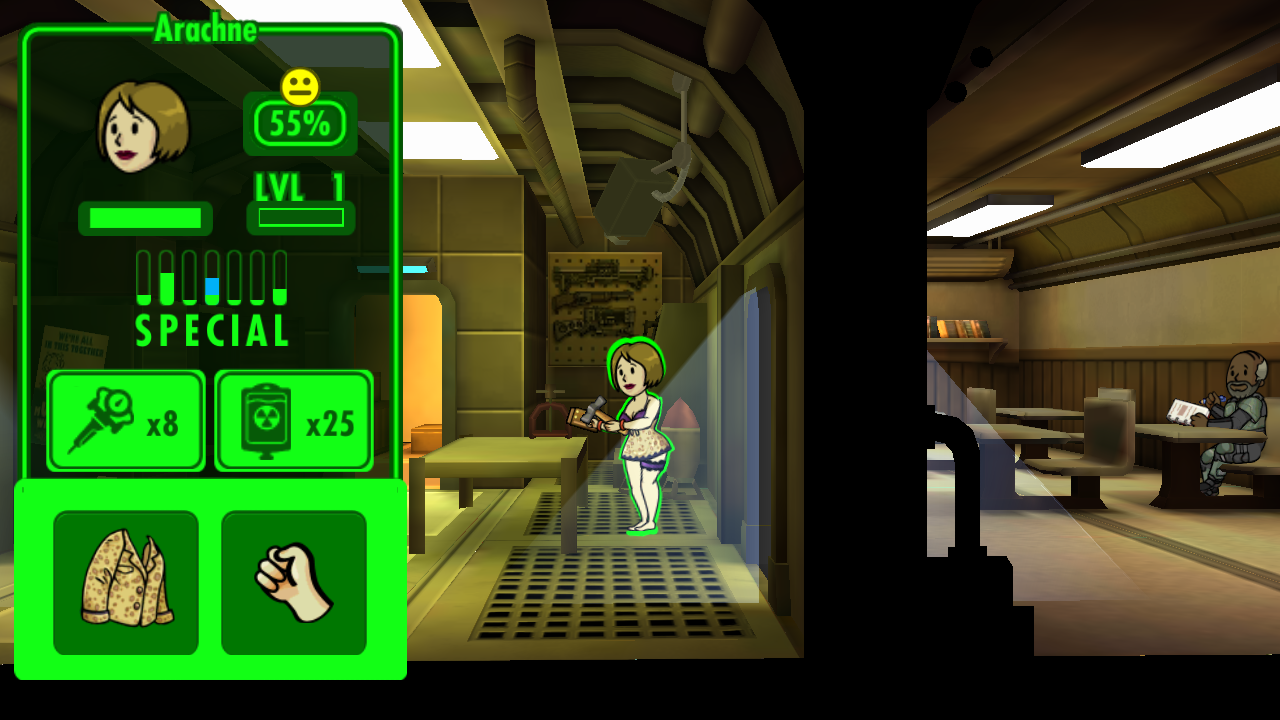
Task: Open the leopard pajamas outfit slot
Action: coord(126,582)
